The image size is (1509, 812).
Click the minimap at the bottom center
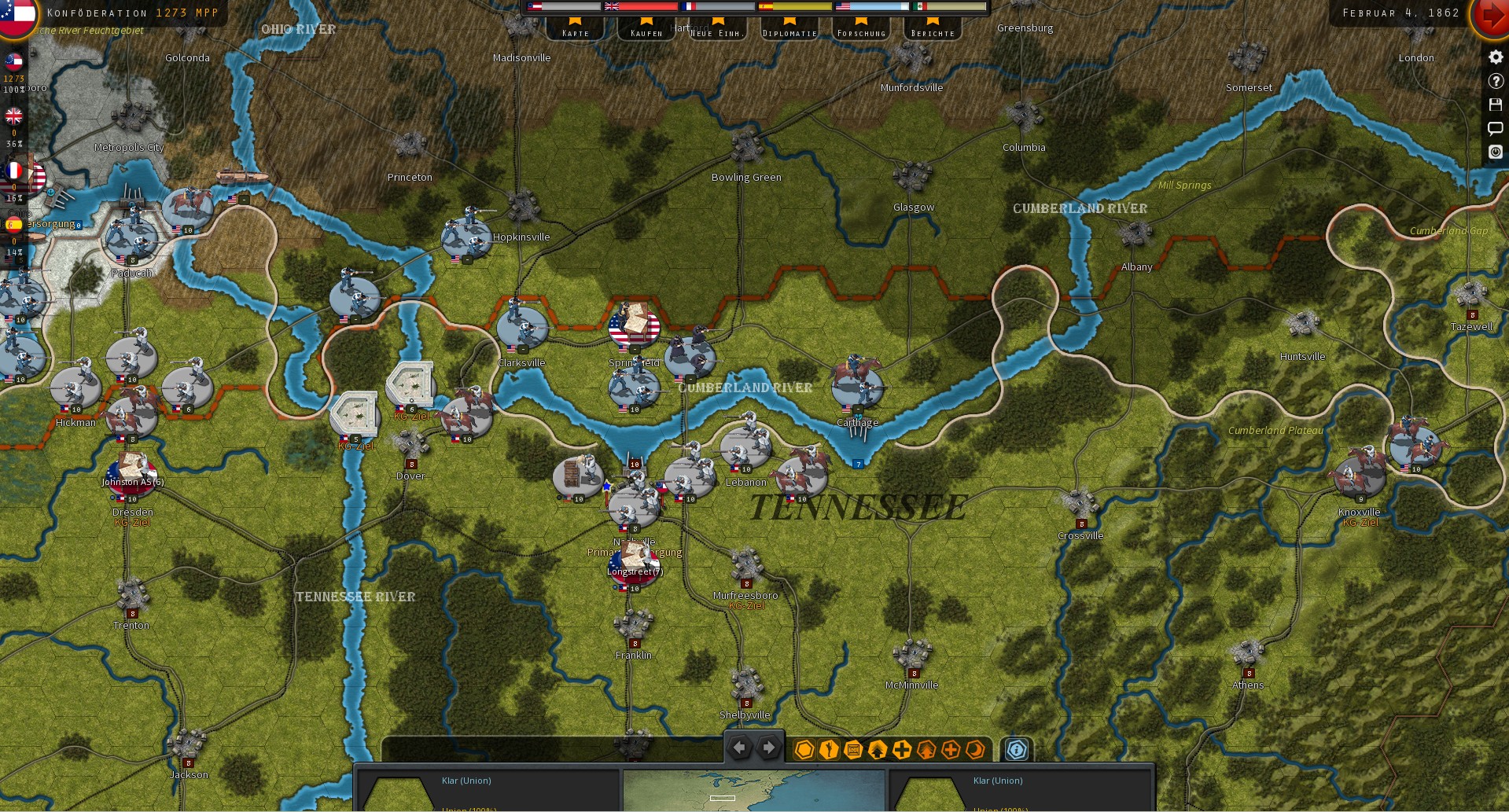(x=753, y=790)
